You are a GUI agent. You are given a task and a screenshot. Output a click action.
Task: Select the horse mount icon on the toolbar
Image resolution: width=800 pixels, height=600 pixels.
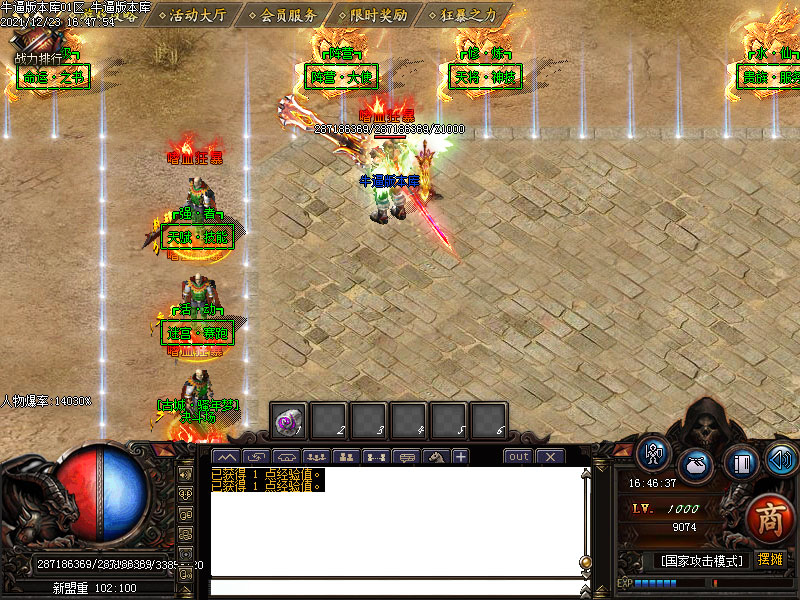tap(435, 457)
